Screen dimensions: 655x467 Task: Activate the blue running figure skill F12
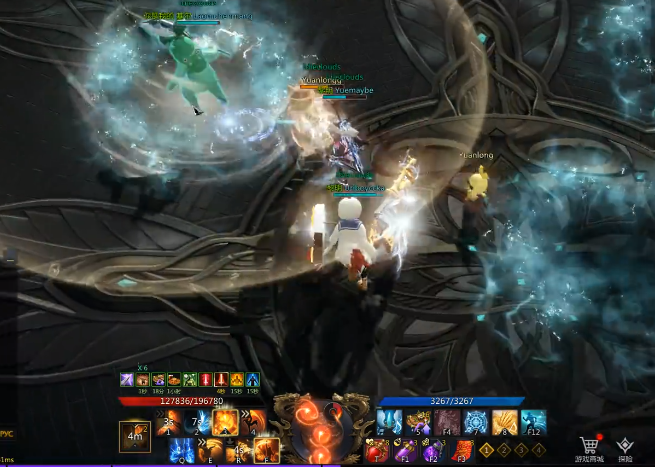point(533,423)
